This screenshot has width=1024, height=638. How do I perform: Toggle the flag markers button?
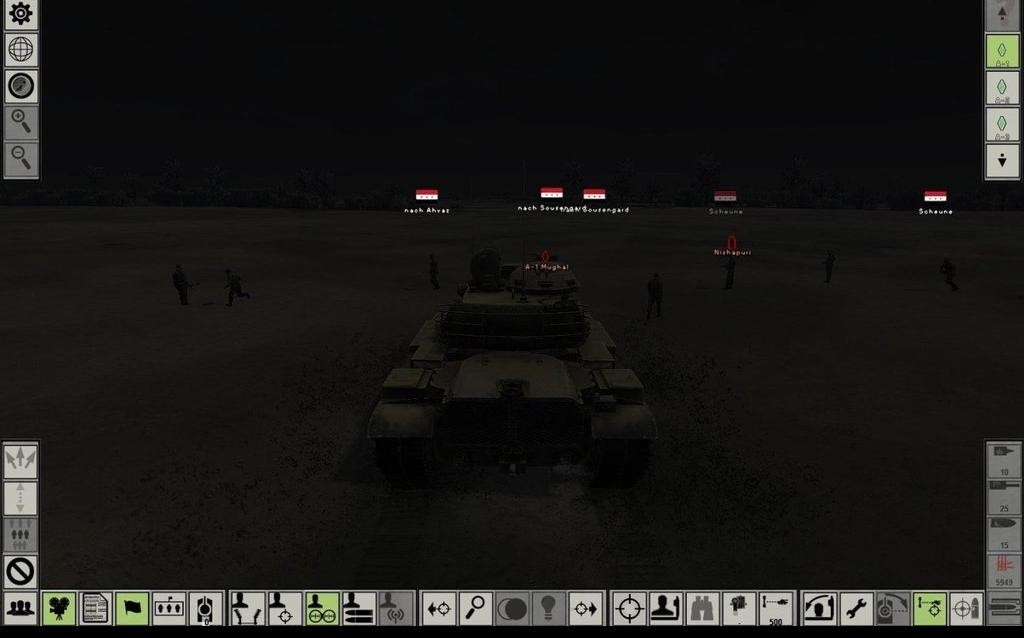(x=131, y=607)
